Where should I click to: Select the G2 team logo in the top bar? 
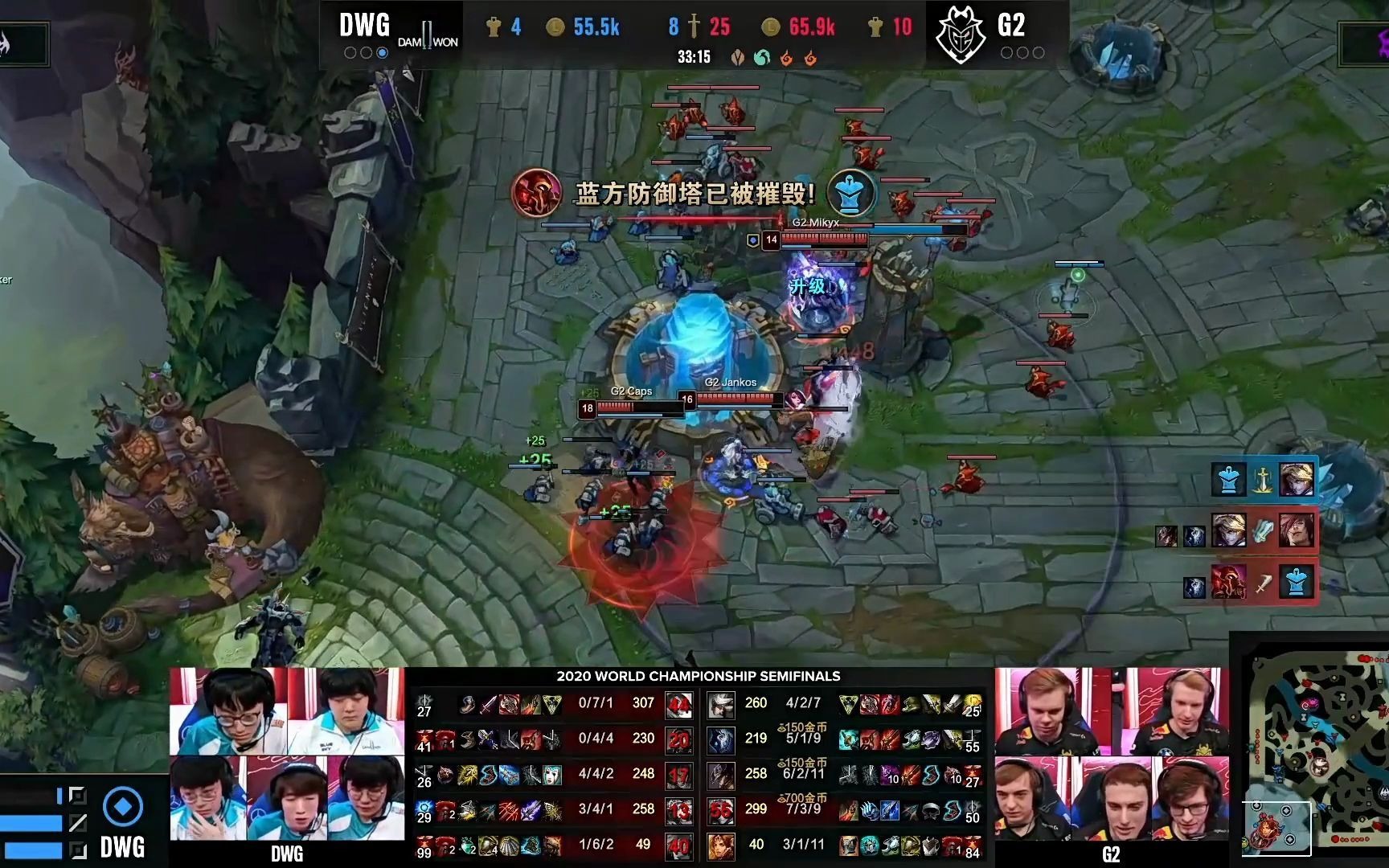pos(961,35)
